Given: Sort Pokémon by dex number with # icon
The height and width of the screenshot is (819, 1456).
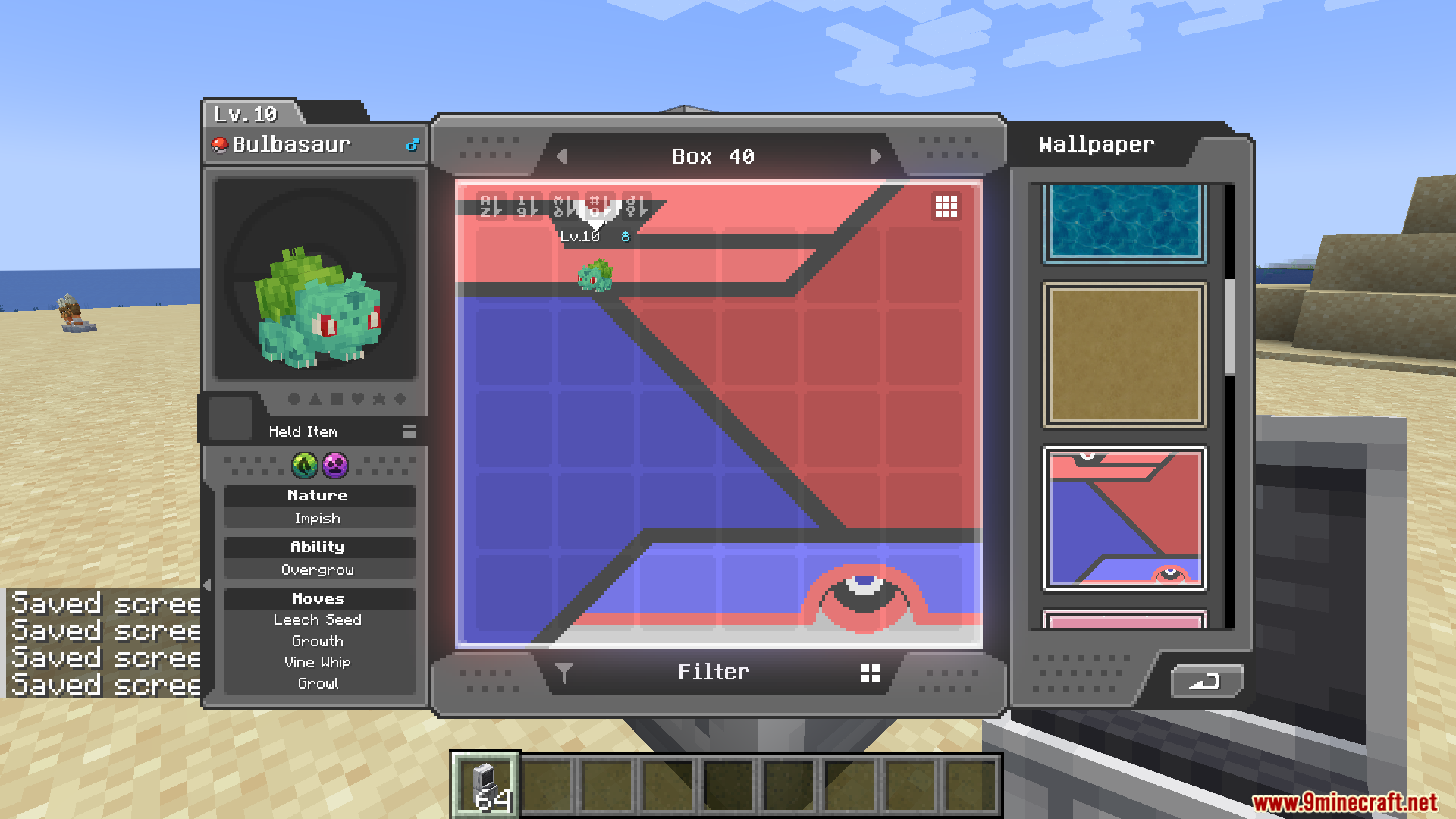Looking at the screenshot, I should point(598,205).
